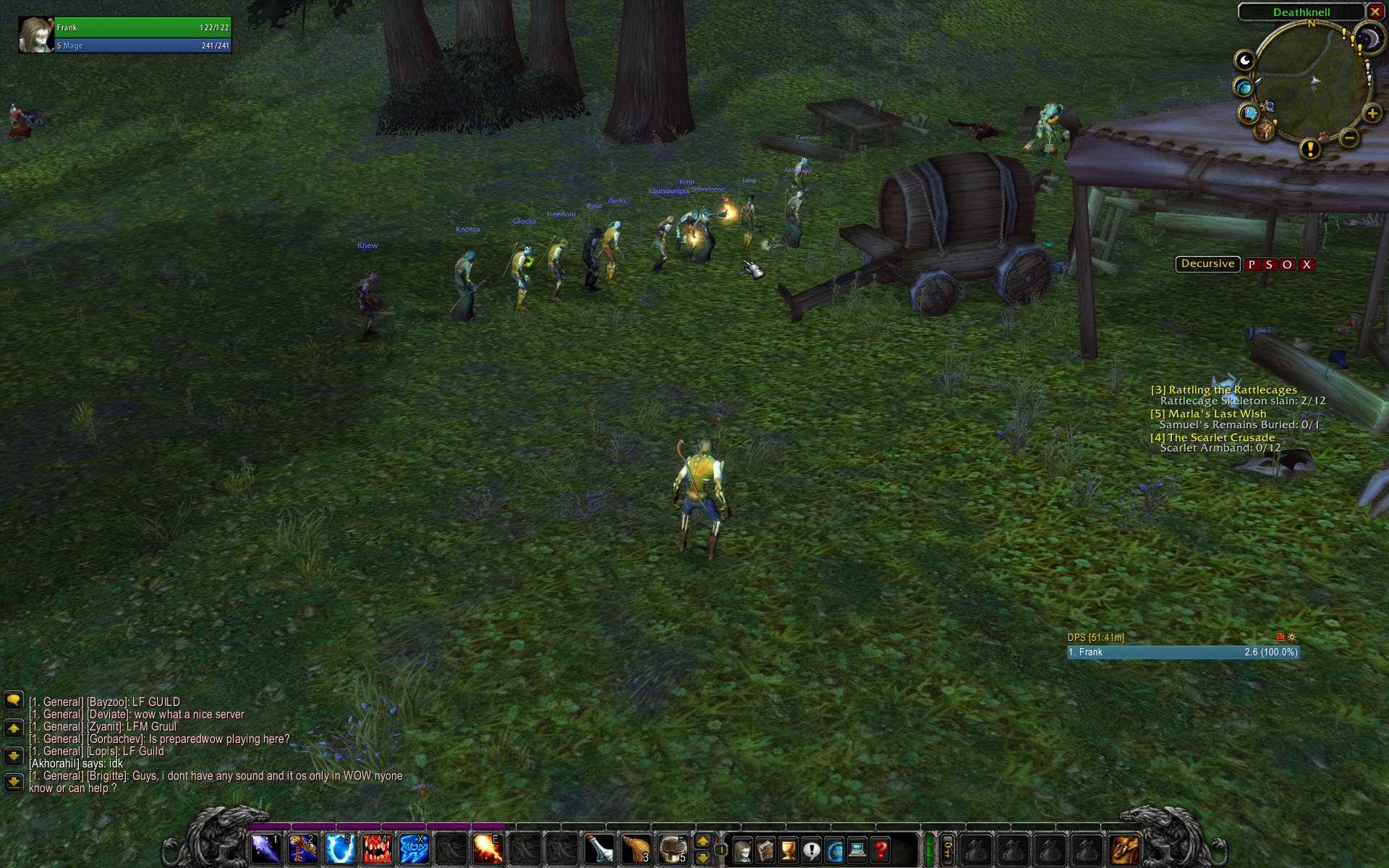Image resolution: width=1389 pixels, height=868 pixels.
Task: Use the fireball spell in slot E
Action: click(x=488, y=848)
